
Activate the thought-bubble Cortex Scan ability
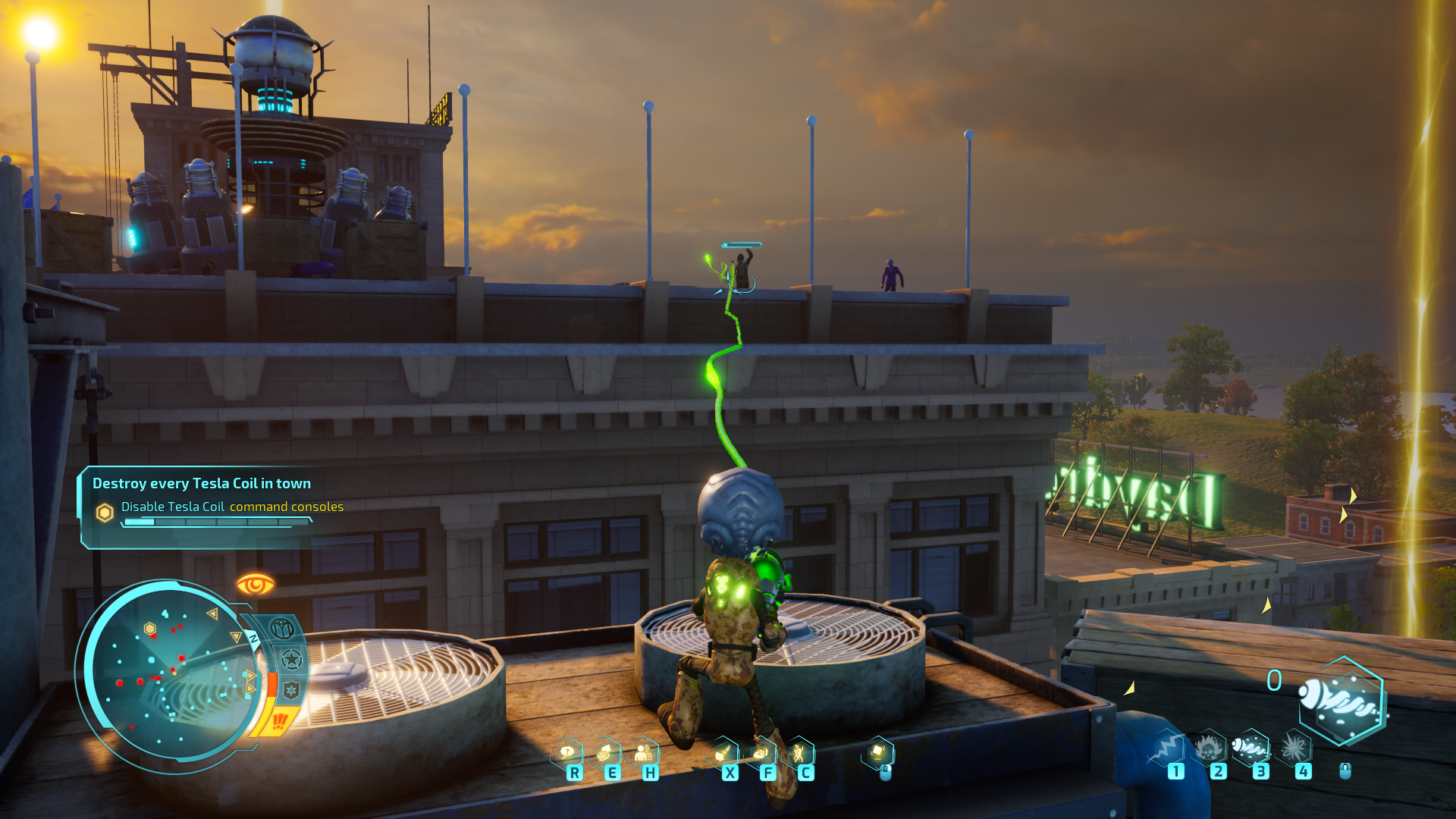(567, 752)
